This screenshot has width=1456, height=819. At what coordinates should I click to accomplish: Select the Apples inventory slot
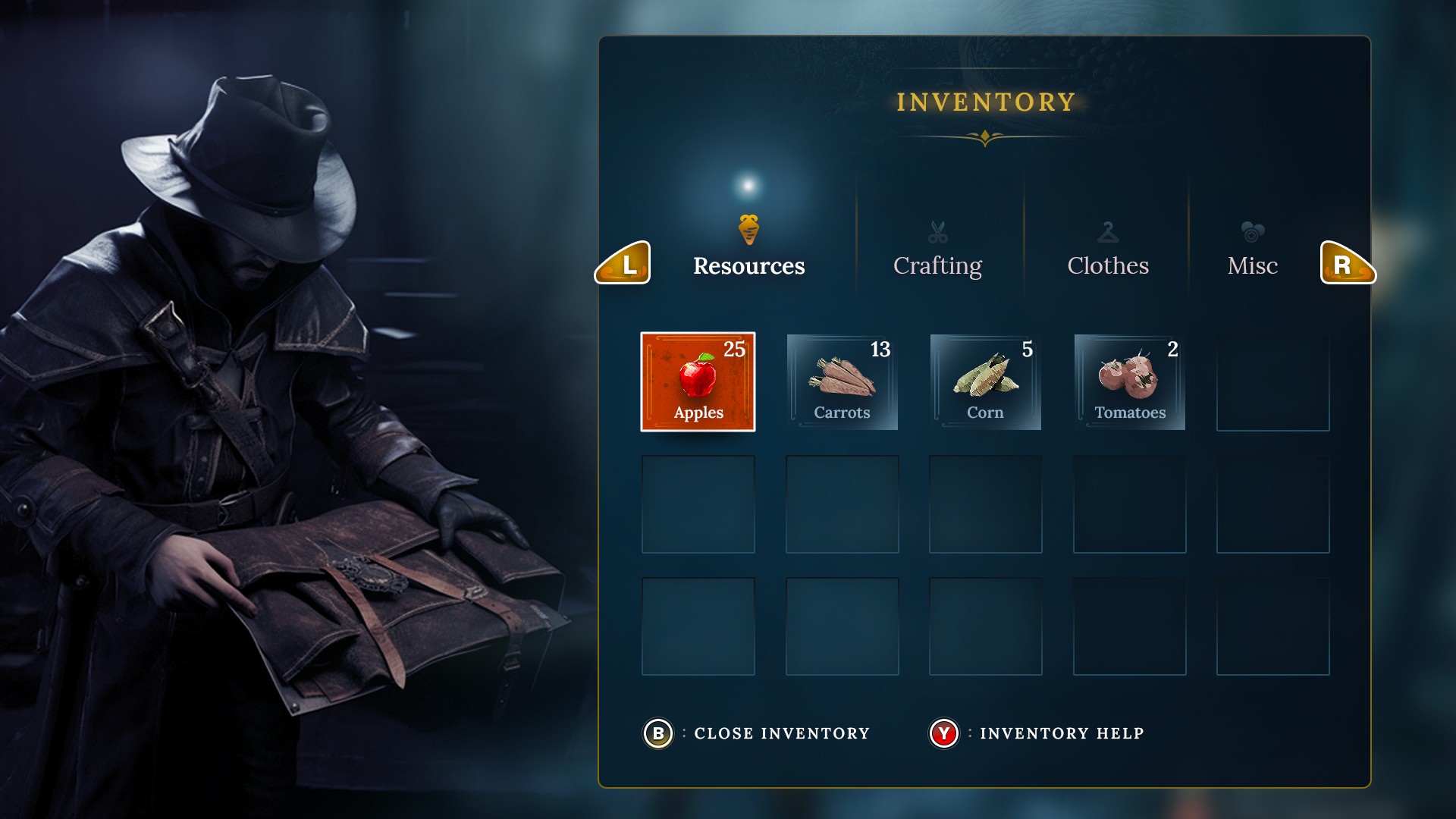(698, 381)
